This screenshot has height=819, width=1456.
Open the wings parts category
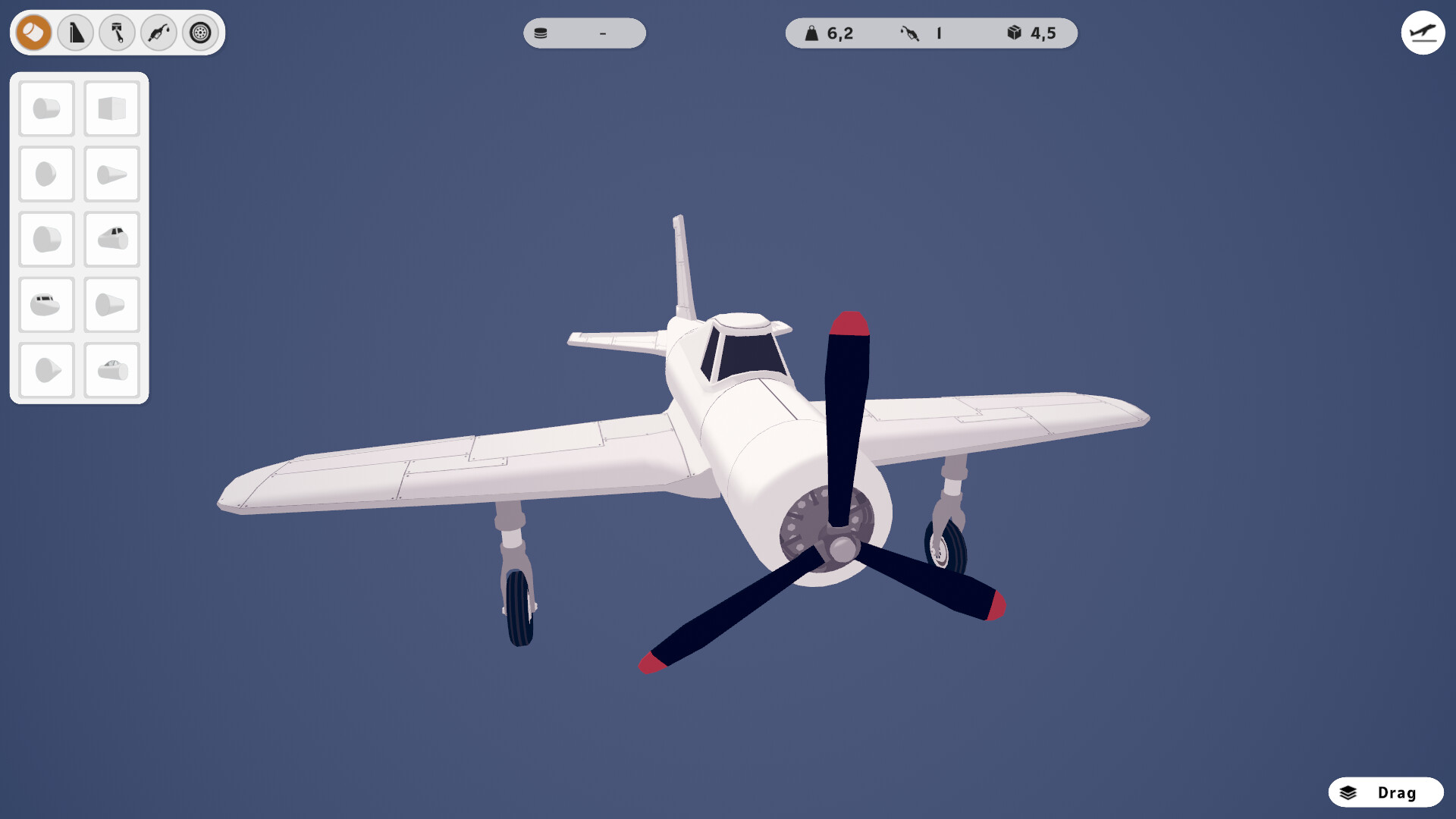pos(75,33)
